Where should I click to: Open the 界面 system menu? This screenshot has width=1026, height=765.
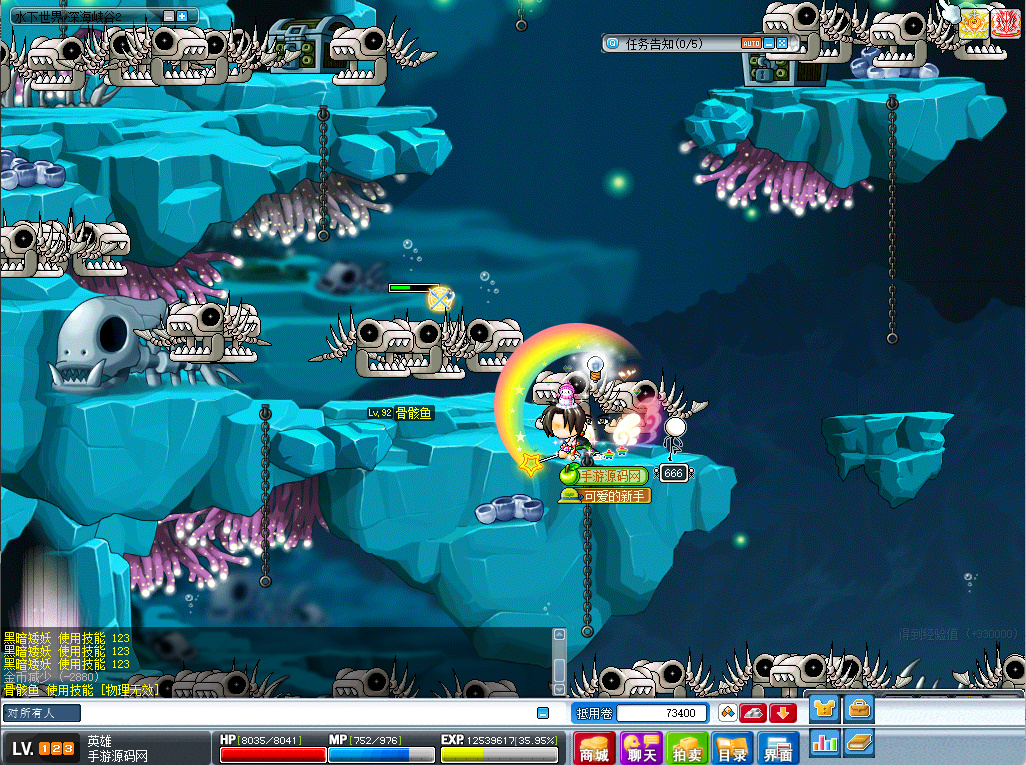[x=779, y=748]
